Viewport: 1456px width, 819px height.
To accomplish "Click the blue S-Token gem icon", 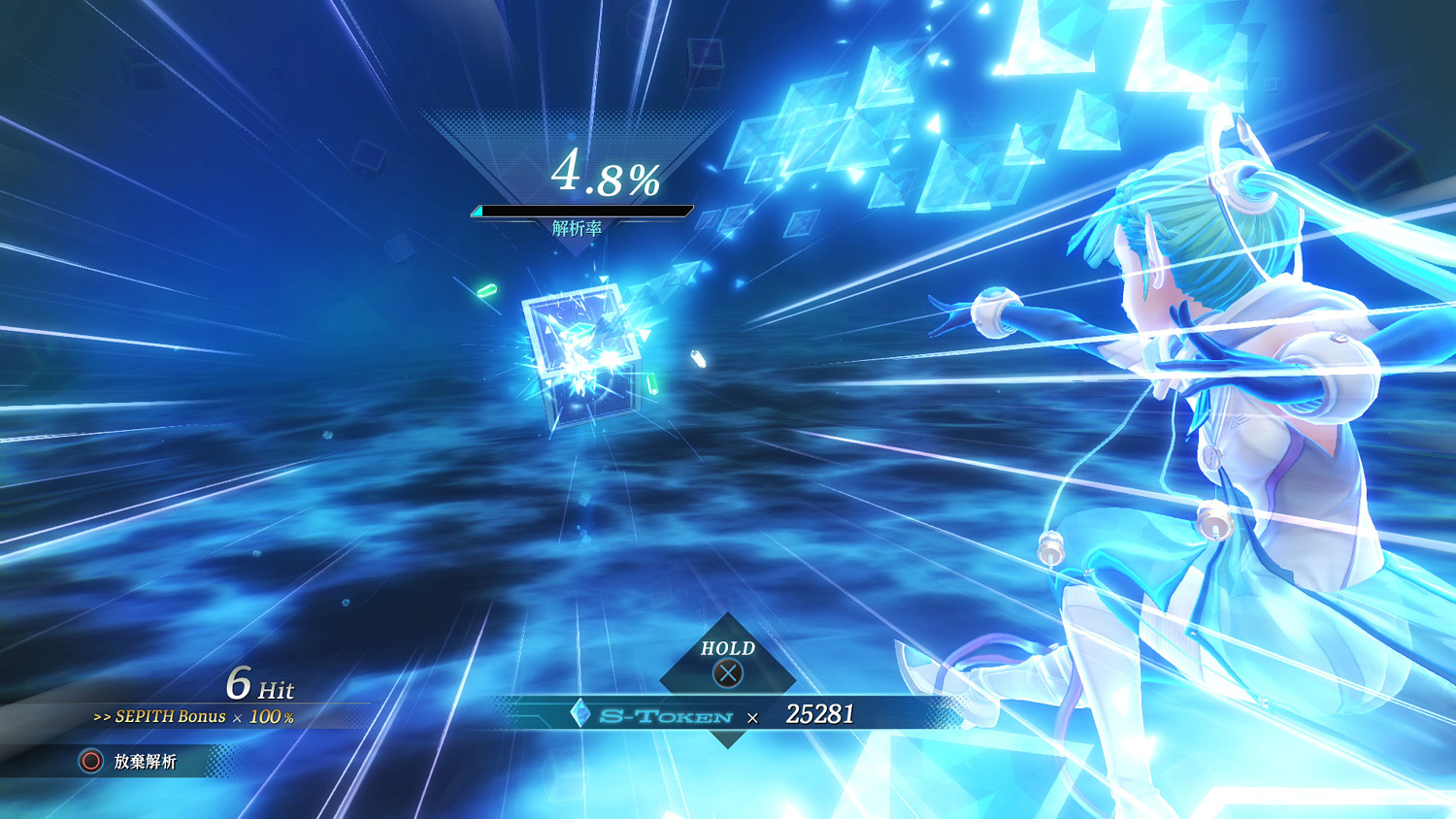I will click(x=580, y=715).
